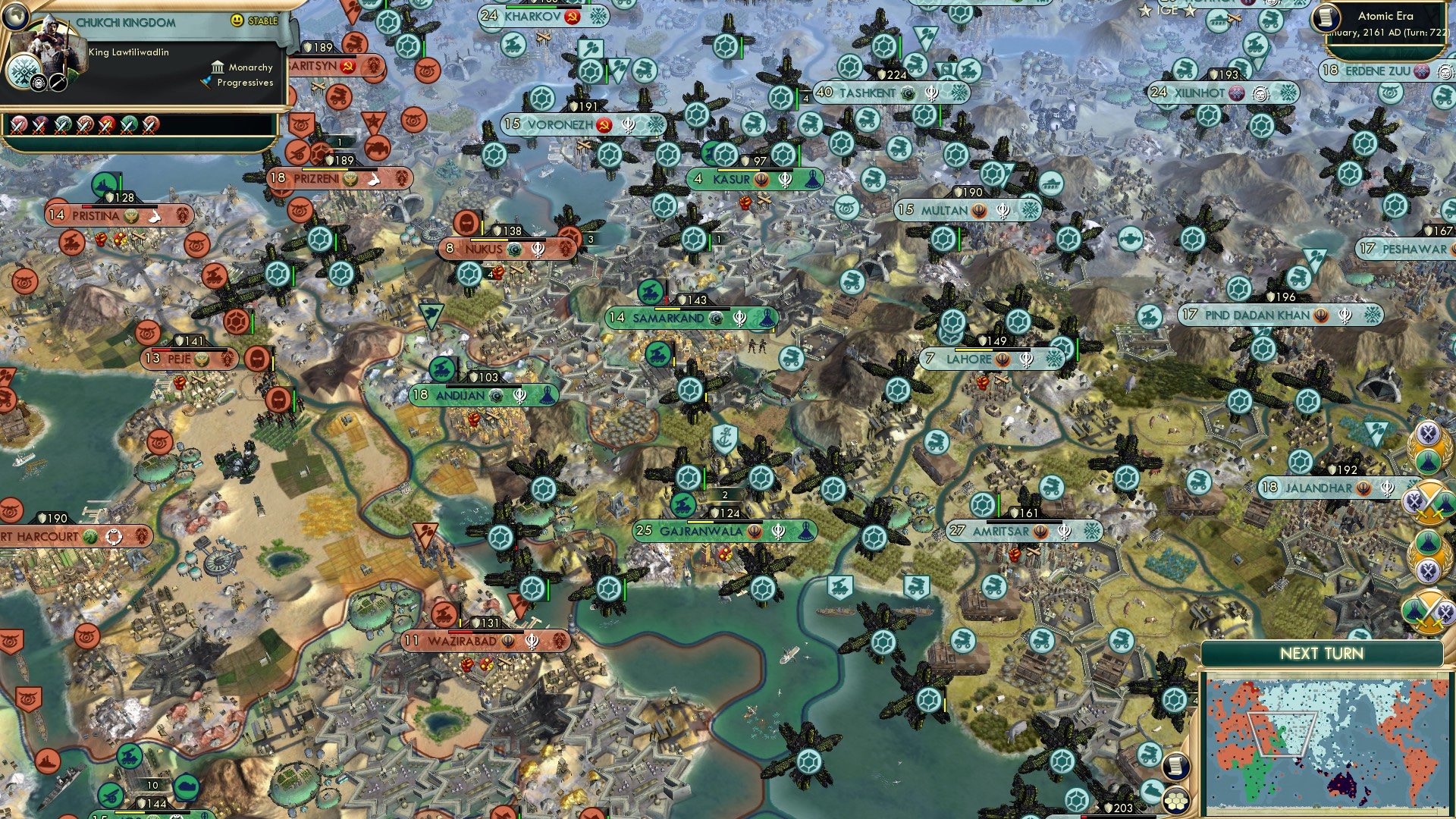Click the Progressives ideology flag icon
Viewport: 1456px width, 819px height.
(x=206, y=84)
